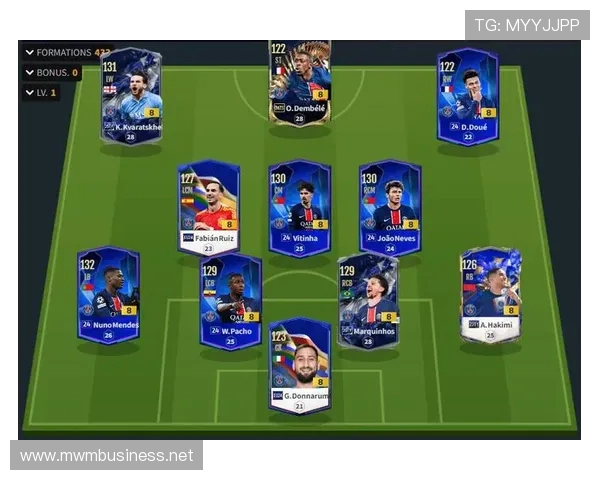This screenshot has width=600, height=480.
Task: Choose striker O. Dembélé's card
Action: [299, 82]
